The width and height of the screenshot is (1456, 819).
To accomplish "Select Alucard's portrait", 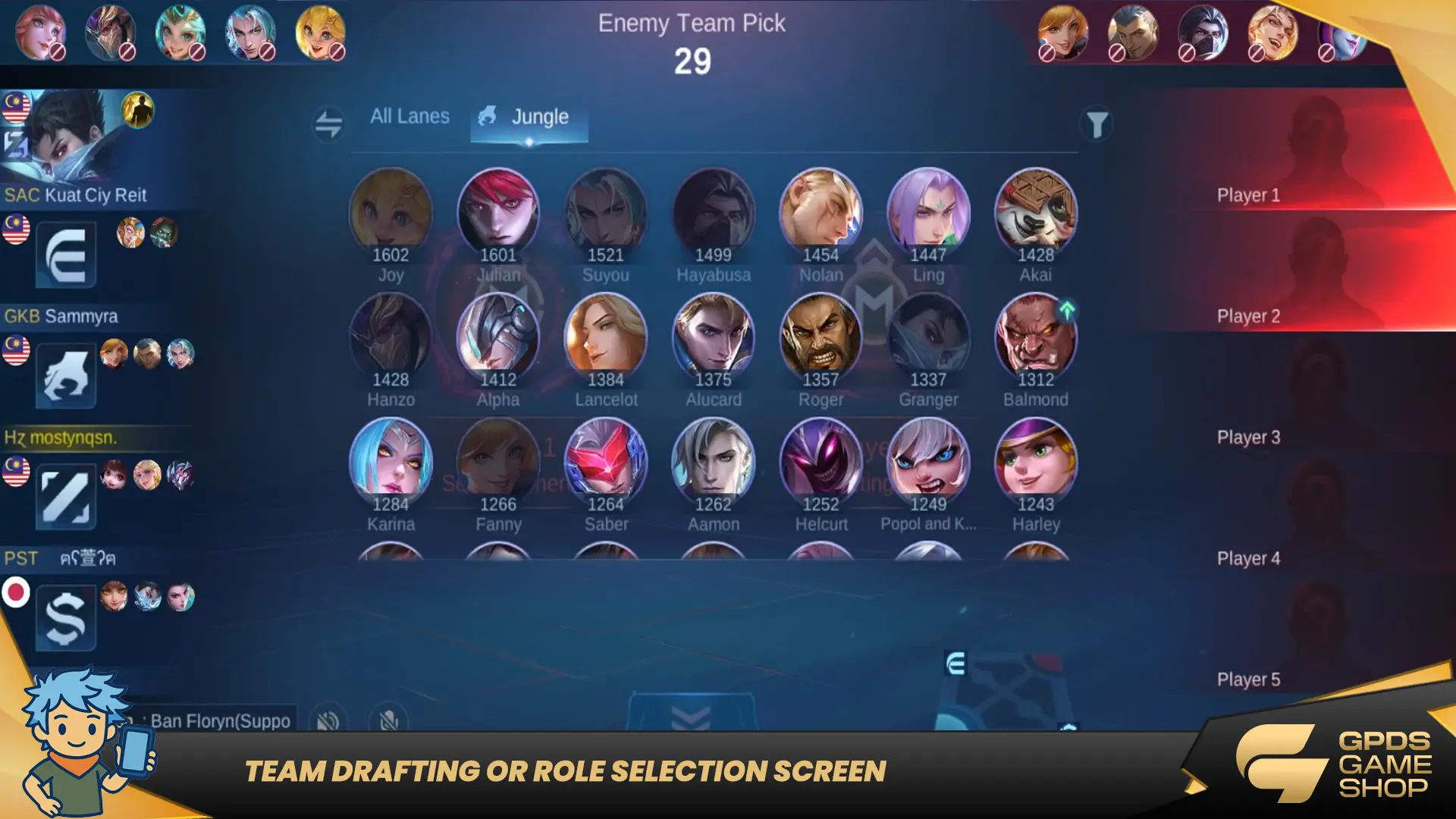I will coord(714,335).
